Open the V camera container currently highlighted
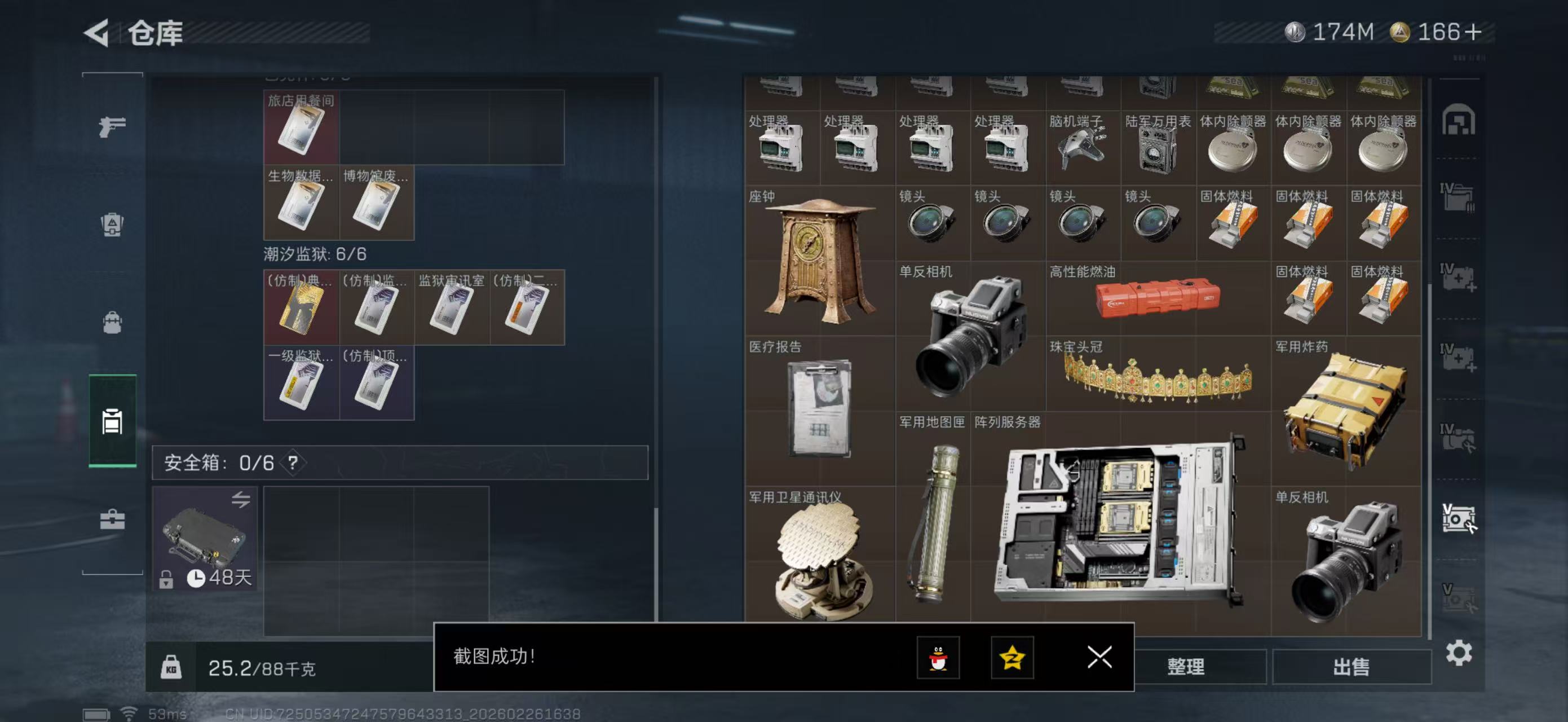Image resolution: width=1568 pixels, height=722 pixels. point(1459,518)
